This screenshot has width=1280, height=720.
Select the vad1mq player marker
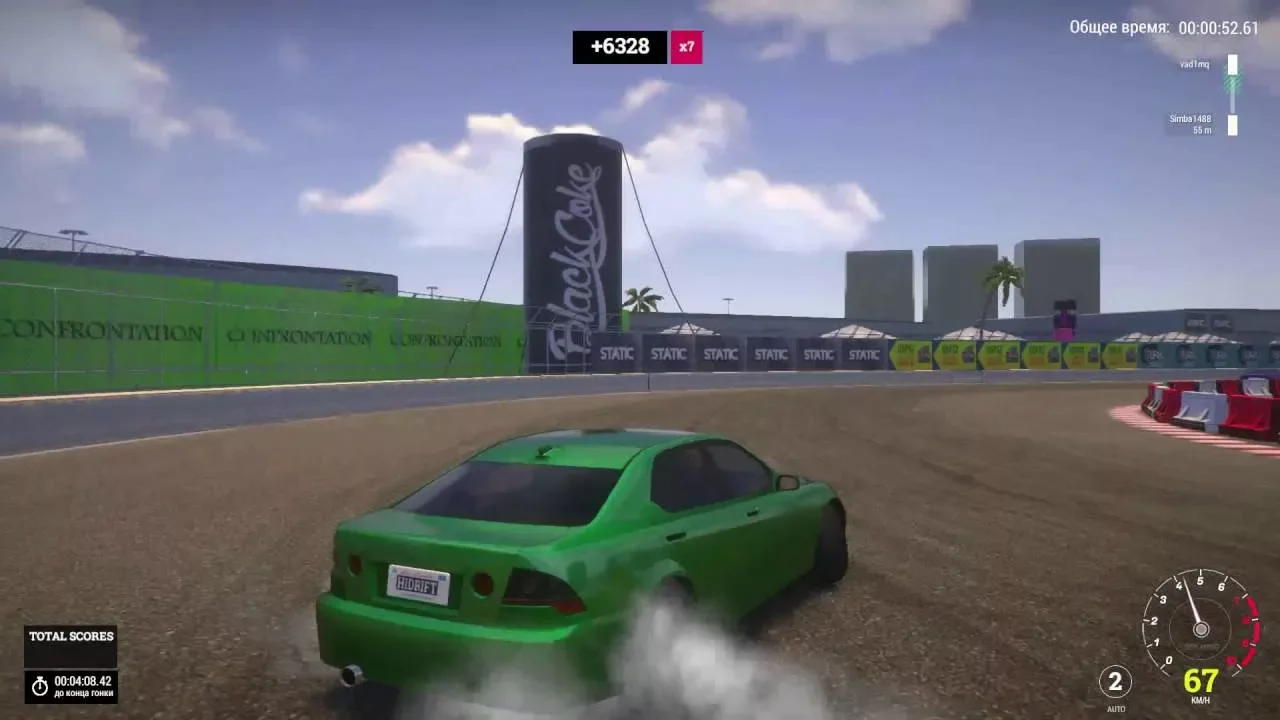click(x=1232, y=66)
